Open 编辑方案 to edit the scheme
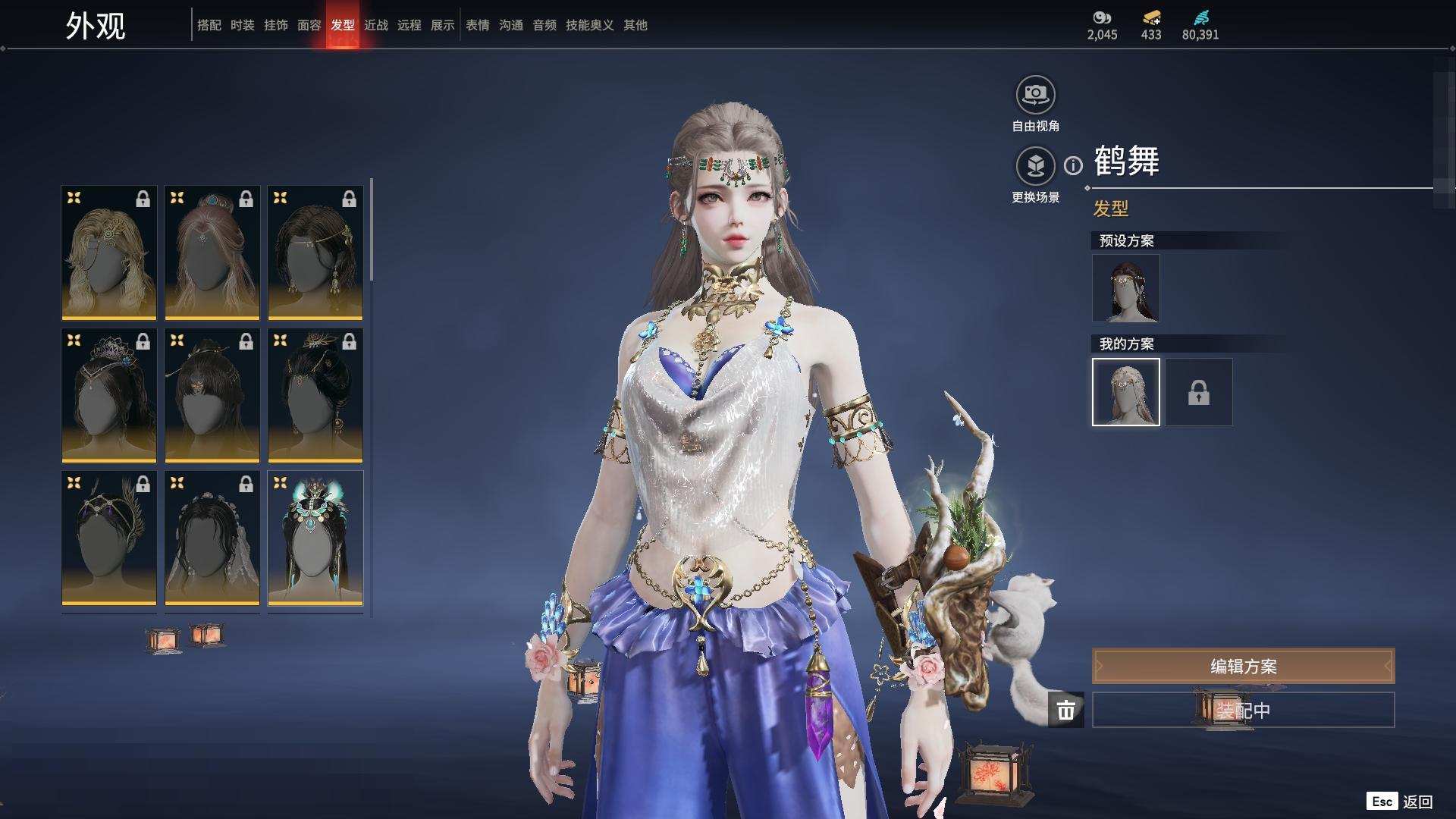1456x819 pixels. [1242, 666]
